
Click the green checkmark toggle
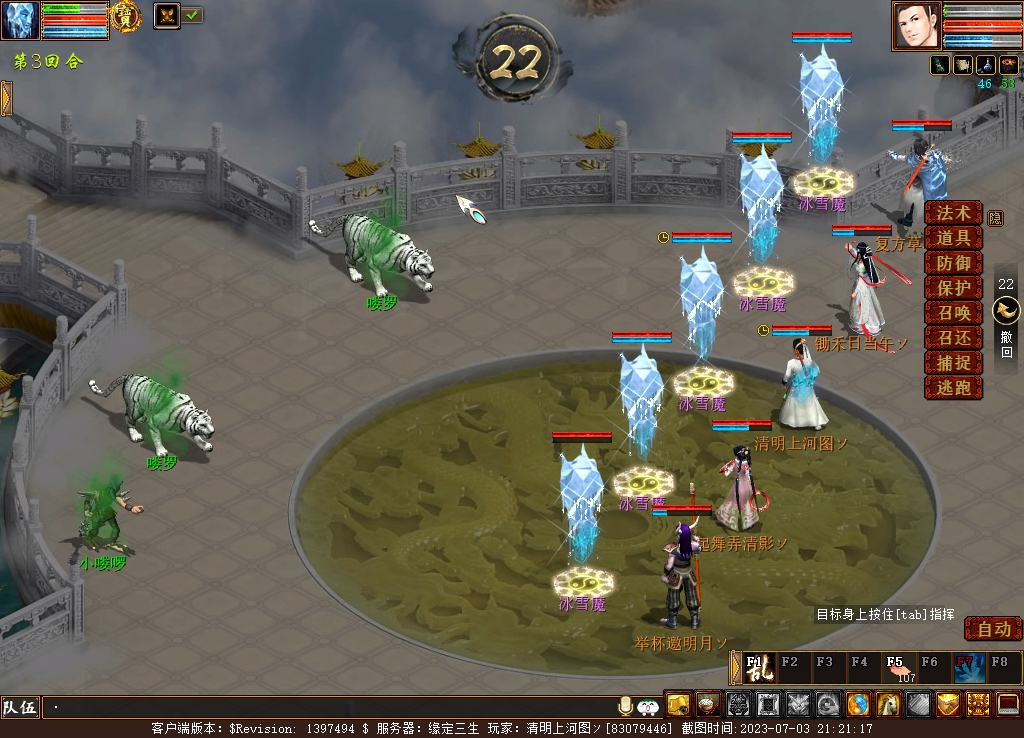point(192,15)
